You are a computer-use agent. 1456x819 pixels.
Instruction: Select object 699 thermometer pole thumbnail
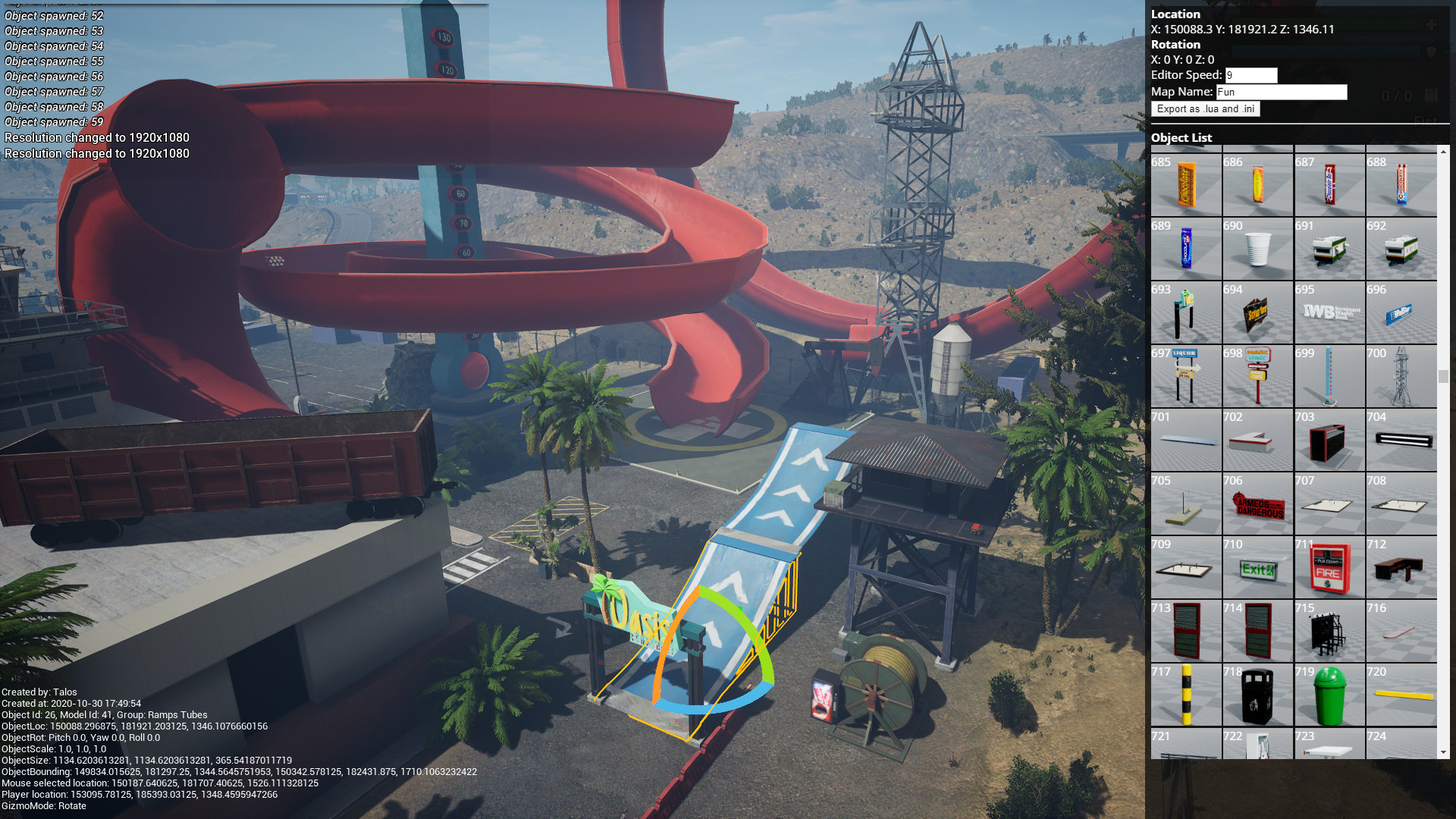point(1329,377)
